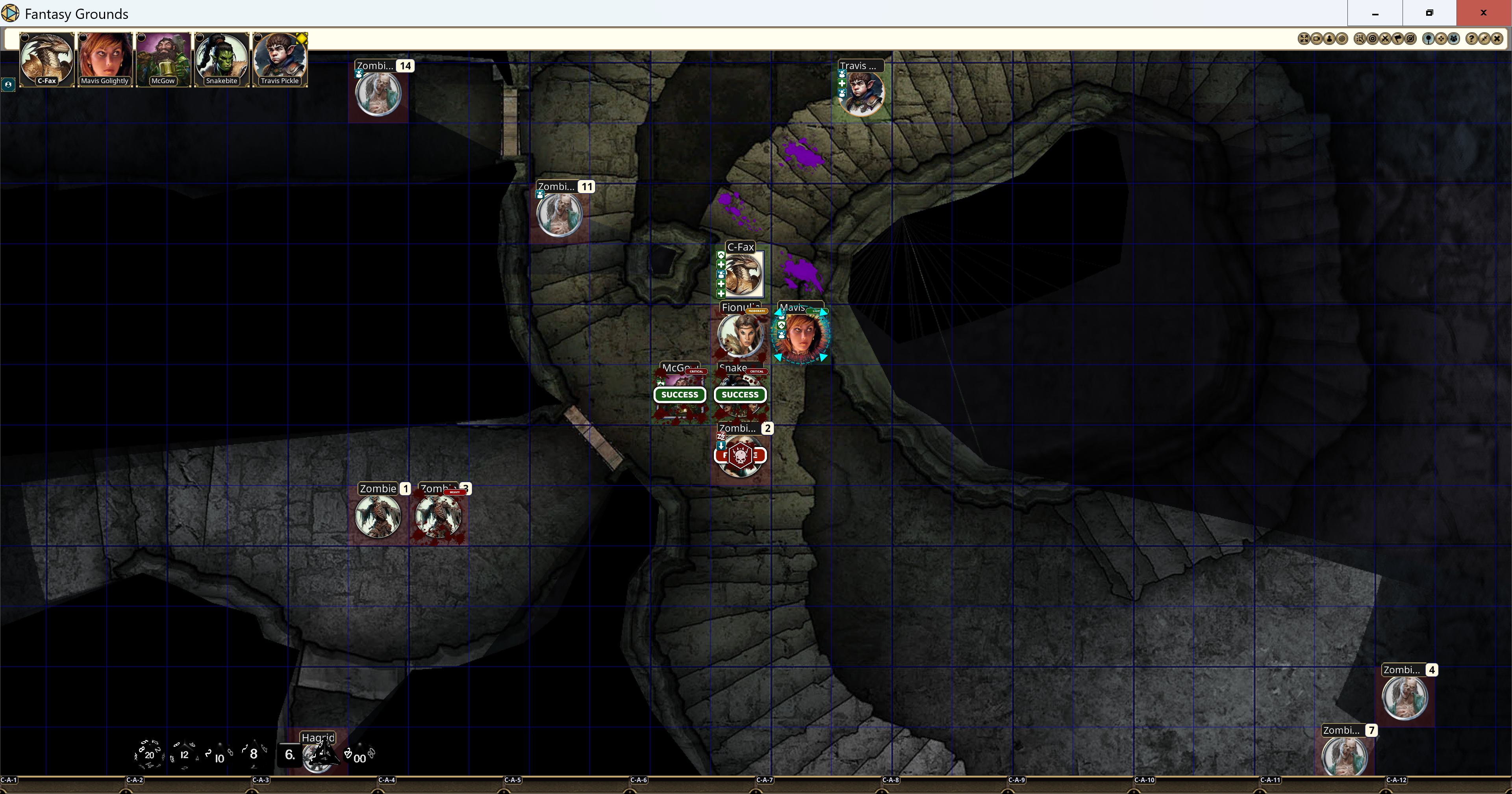Image resolution: width=1512 pixels, height=794 pixels.
Task: Click the SUCCESS banner on Snake's token
Action: point(739,395)
